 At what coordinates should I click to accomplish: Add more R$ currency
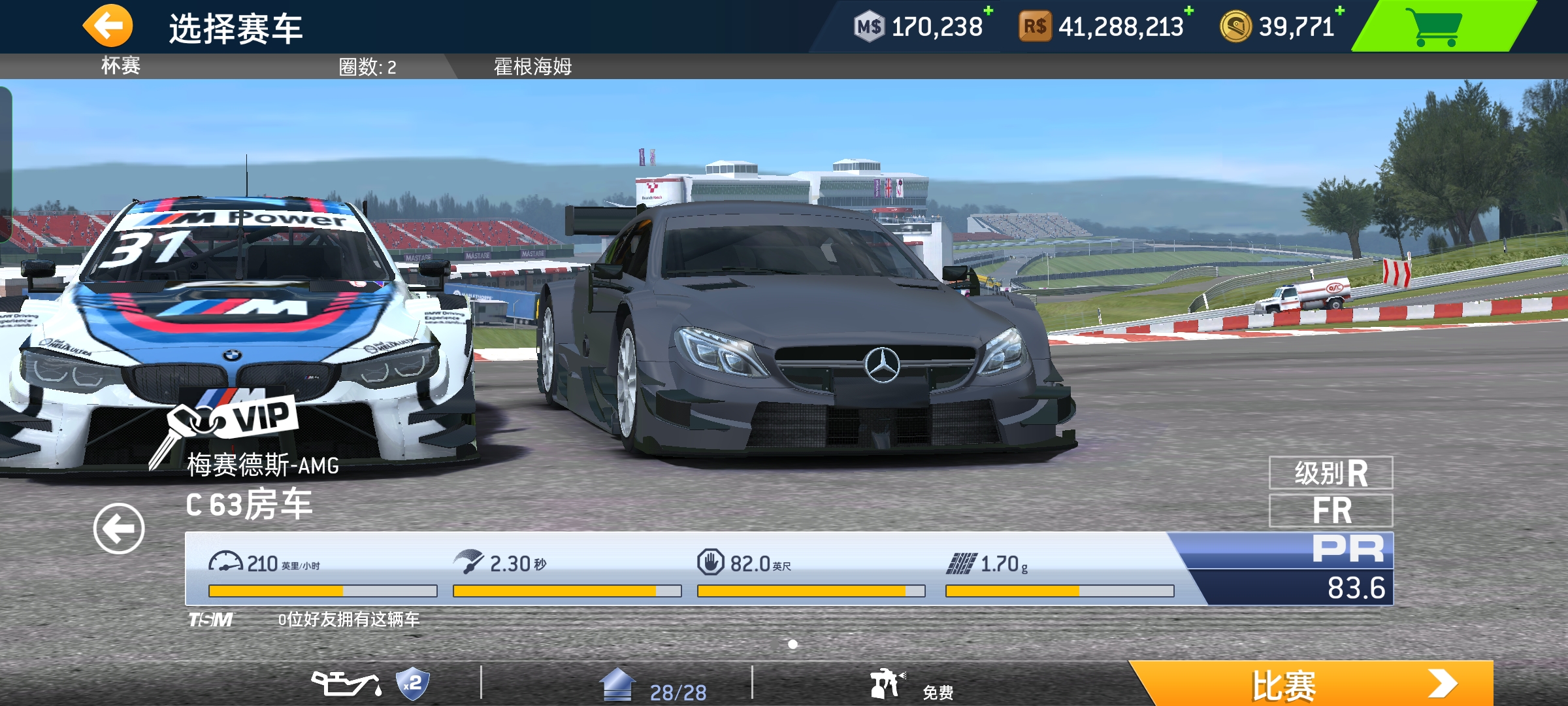click(x=1188, y=11)
